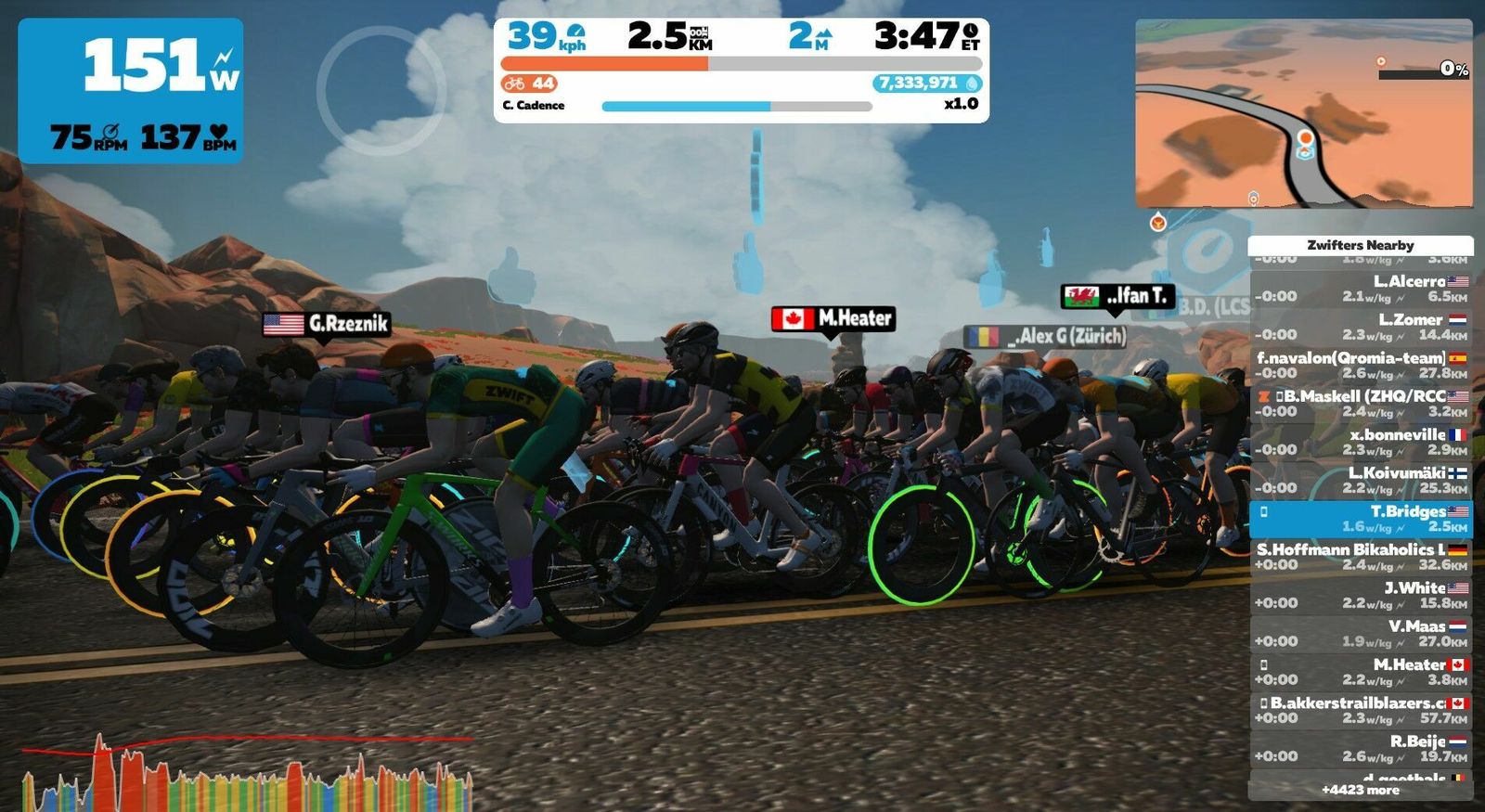Select V.Maas in the rider list

point(1361,634)
